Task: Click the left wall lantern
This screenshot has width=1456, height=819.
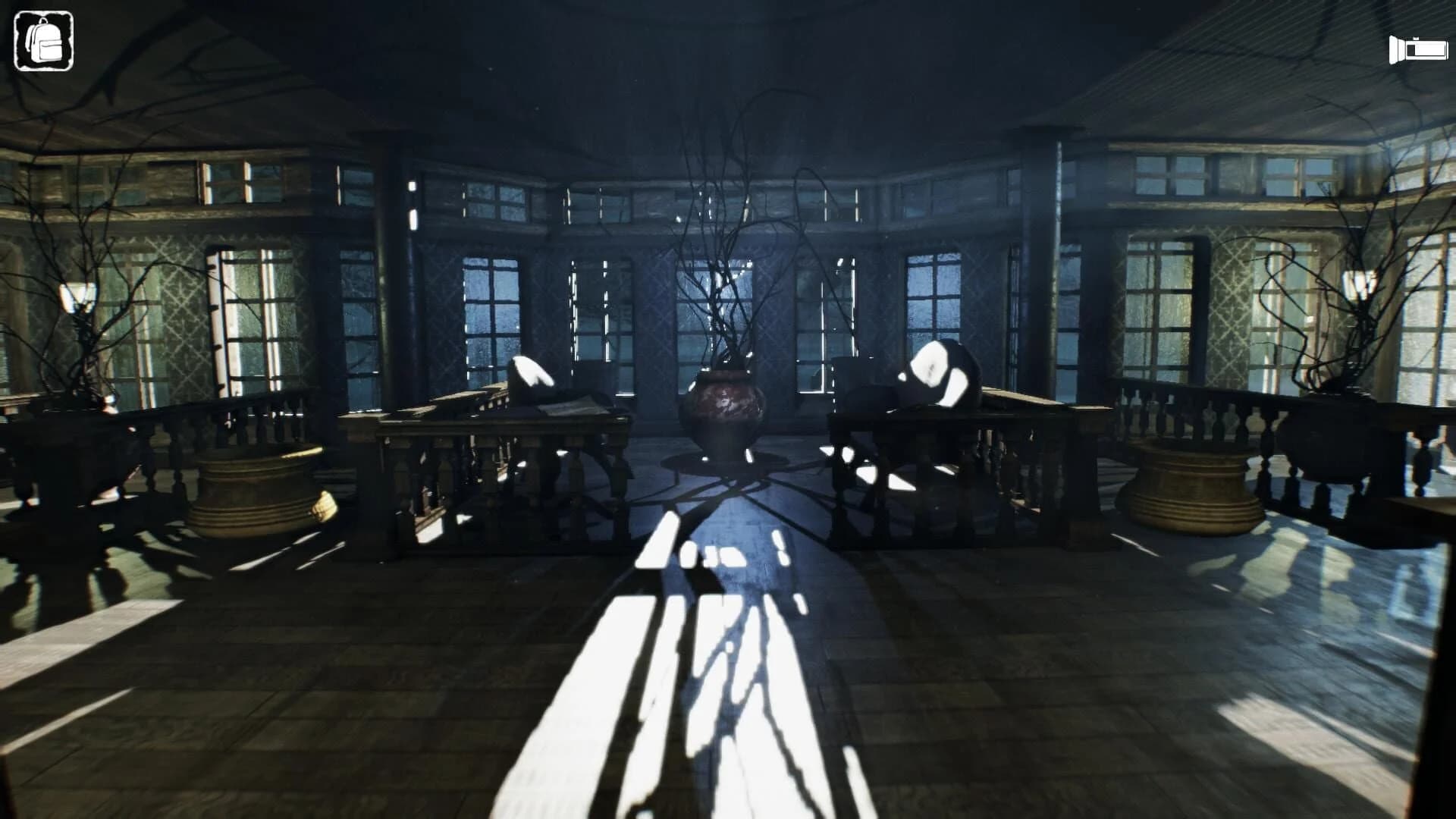Action: point(76,296)
